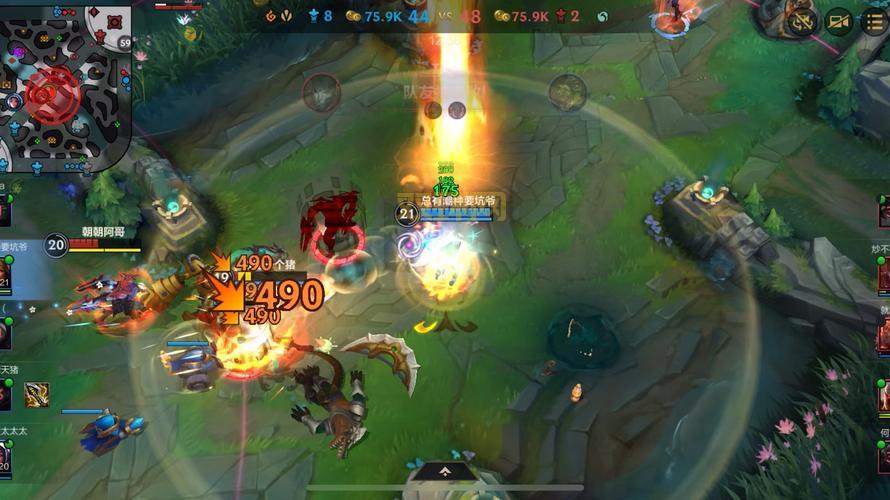Open the list menu button
This screenshot has width=890, height=500.
(873, 22)
